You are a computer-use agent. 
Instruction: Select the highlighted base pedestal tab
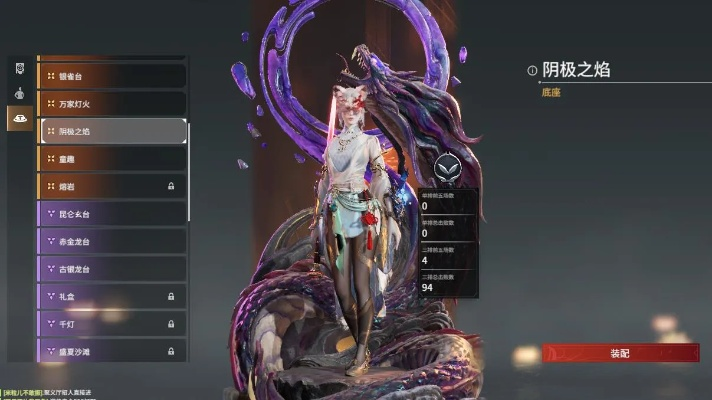point(19,118)
